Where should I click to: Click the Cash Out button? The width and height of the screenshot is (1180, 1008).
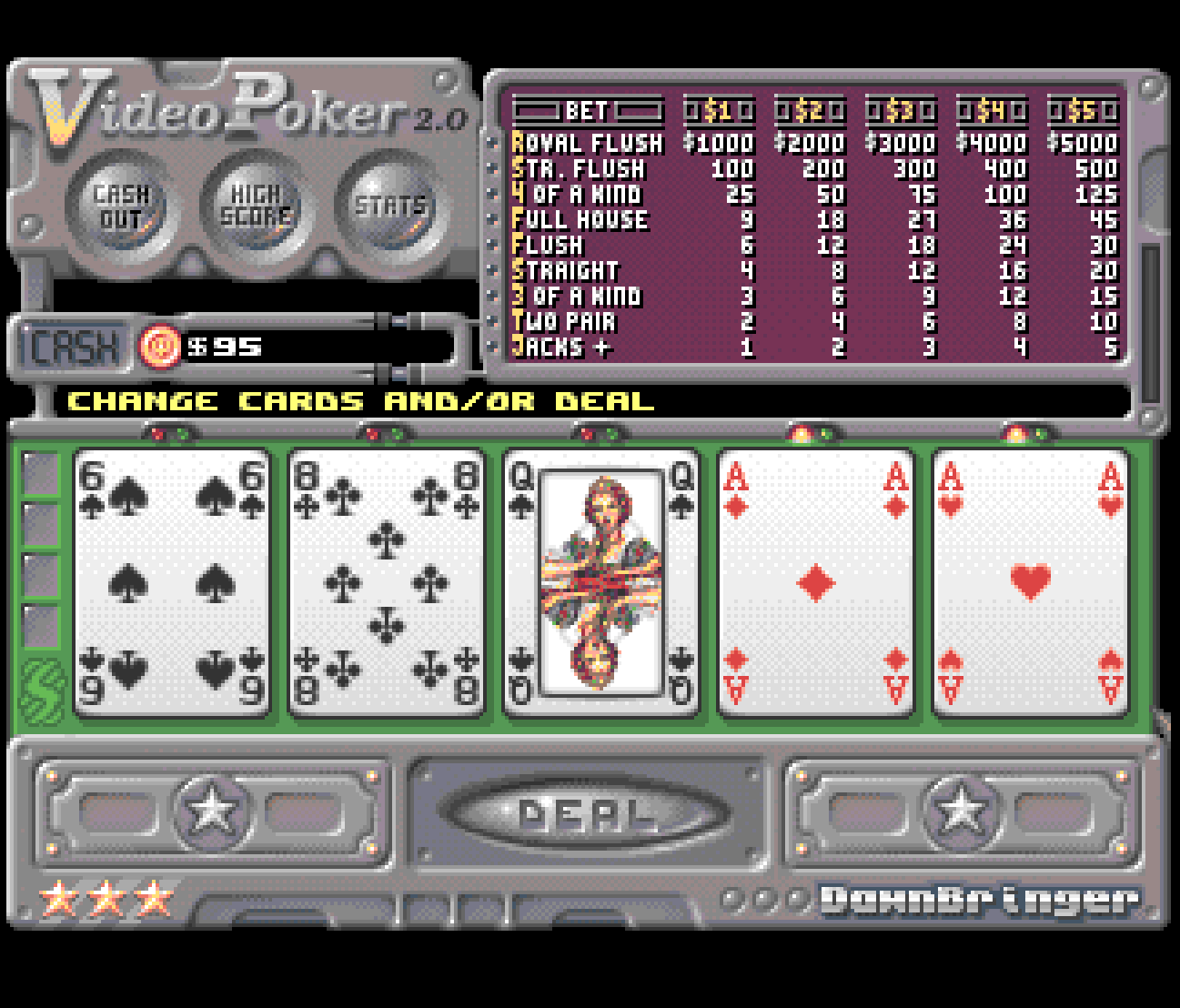coord(121,207)
